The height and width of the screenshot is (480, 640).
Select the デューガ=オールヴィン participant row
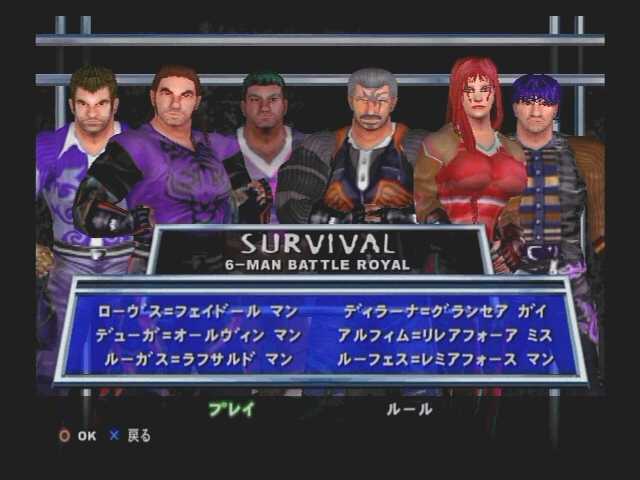point(197,335)
